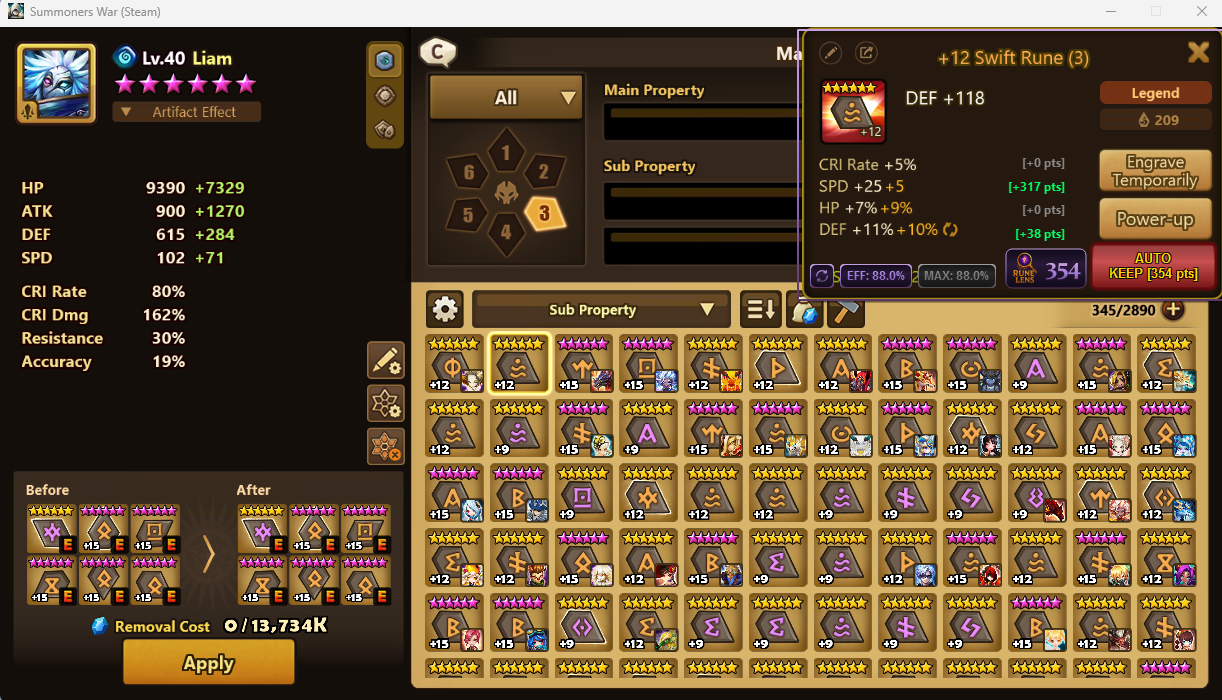Close the Swift Rune details popup
Image resolution: width=1222 pixels, height=700 pixels.
pos(1197,53)
